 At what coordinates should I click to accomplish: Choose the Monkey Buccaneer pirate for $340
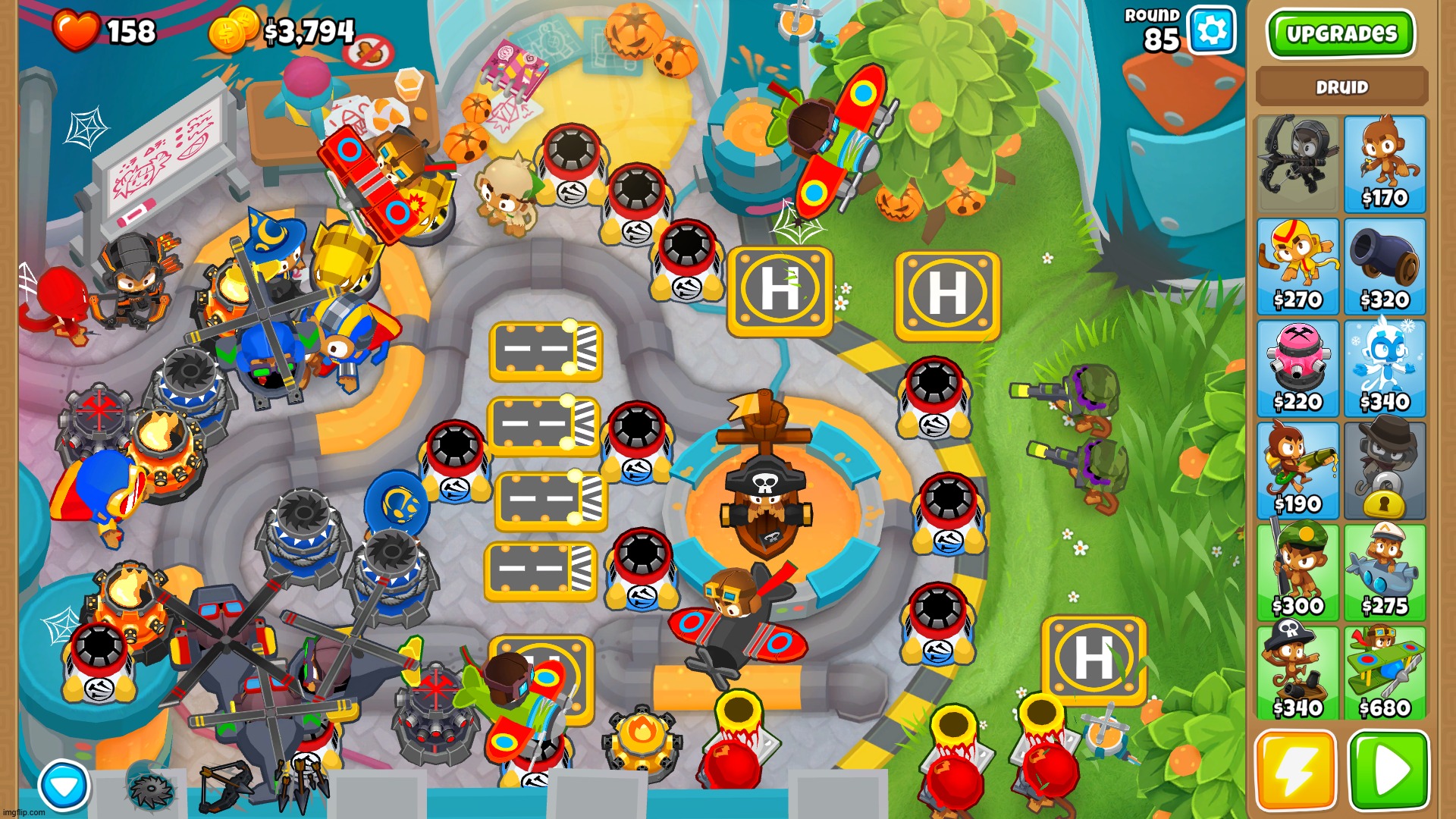point(1298,674)
